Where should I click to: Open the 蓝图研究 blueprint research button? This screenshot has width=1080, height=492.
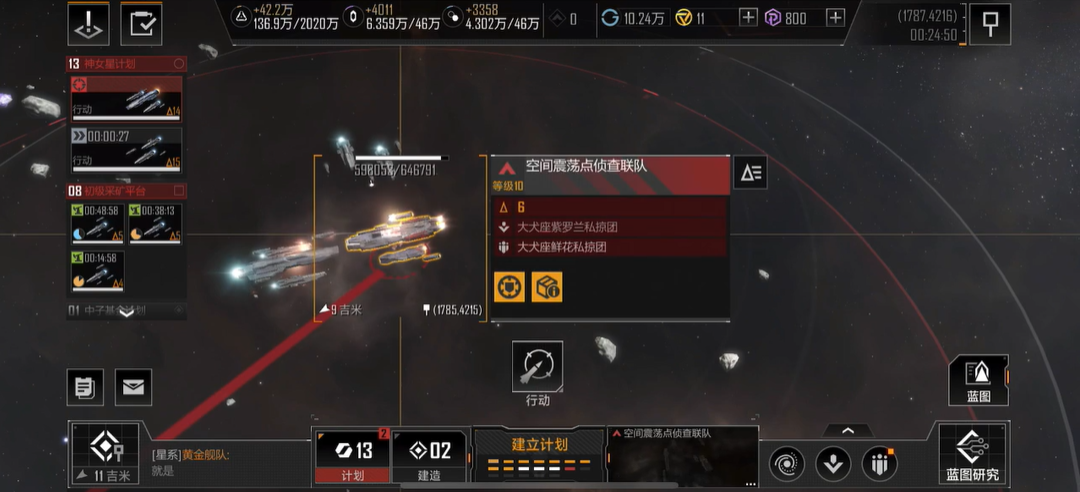coord(973,455)
